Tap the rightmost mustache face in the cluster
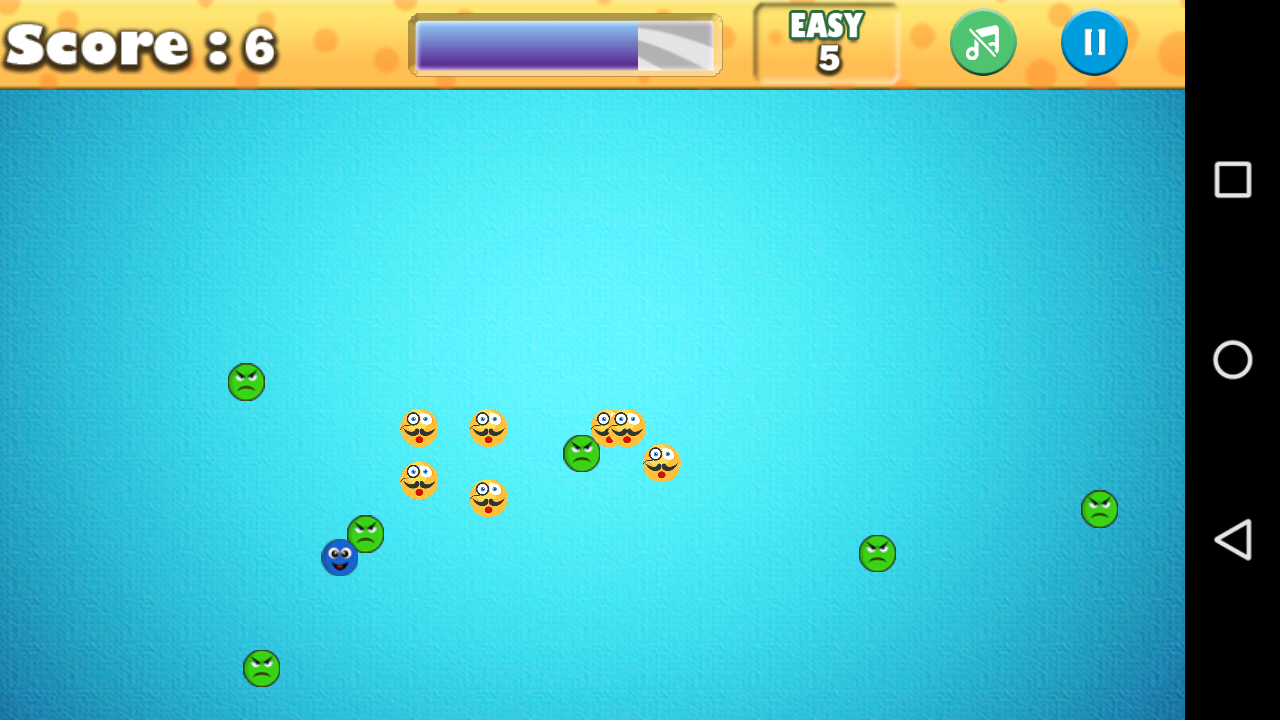The height and width of the screenshot is (720, 1280). pos(660,463)
